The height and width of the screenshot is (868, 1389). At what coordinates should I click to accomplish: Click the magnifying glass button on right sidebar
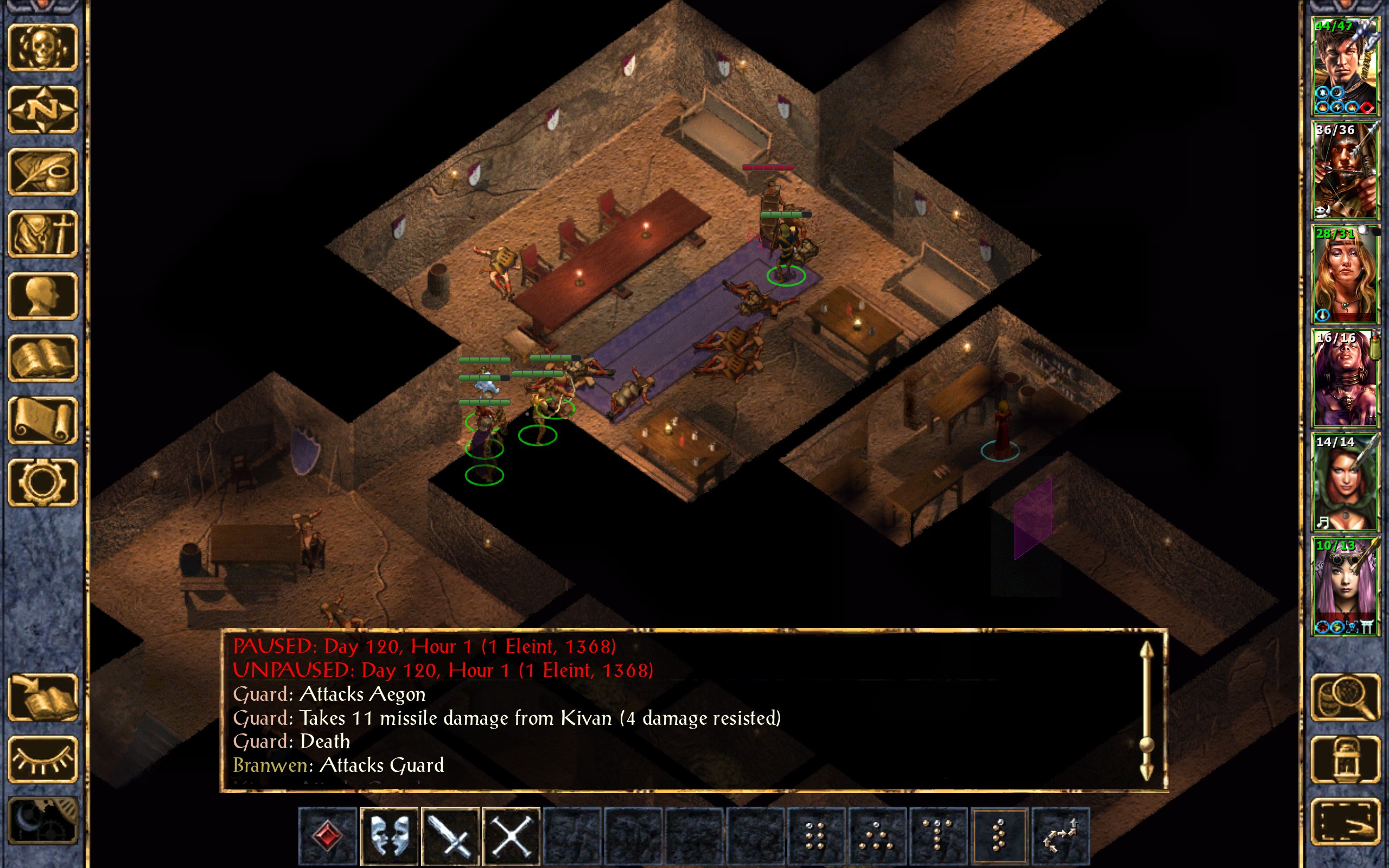click(x=1346, y=698)
